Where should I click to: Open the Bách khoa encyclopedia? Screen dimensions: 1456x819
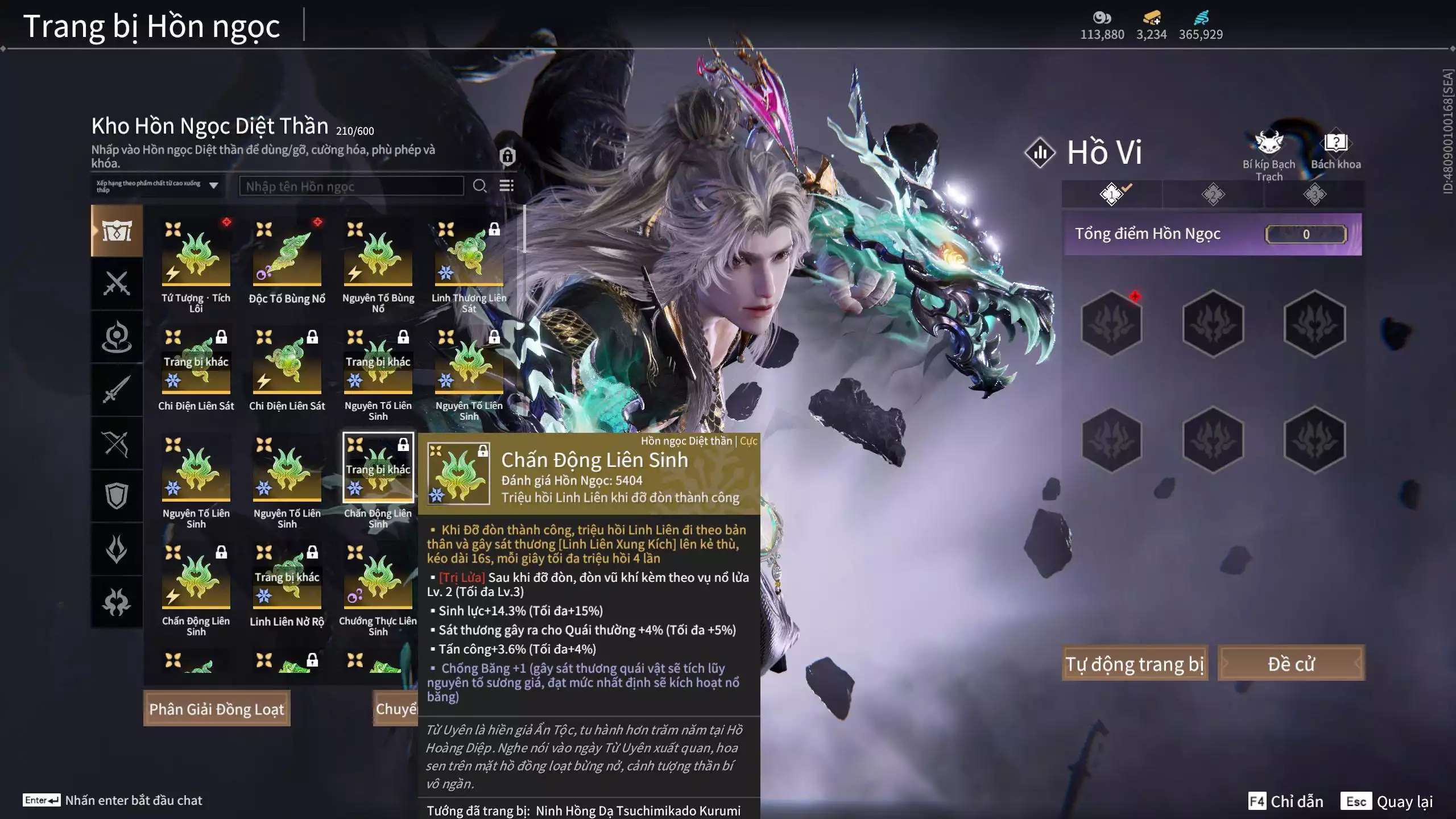[1335, 151]
